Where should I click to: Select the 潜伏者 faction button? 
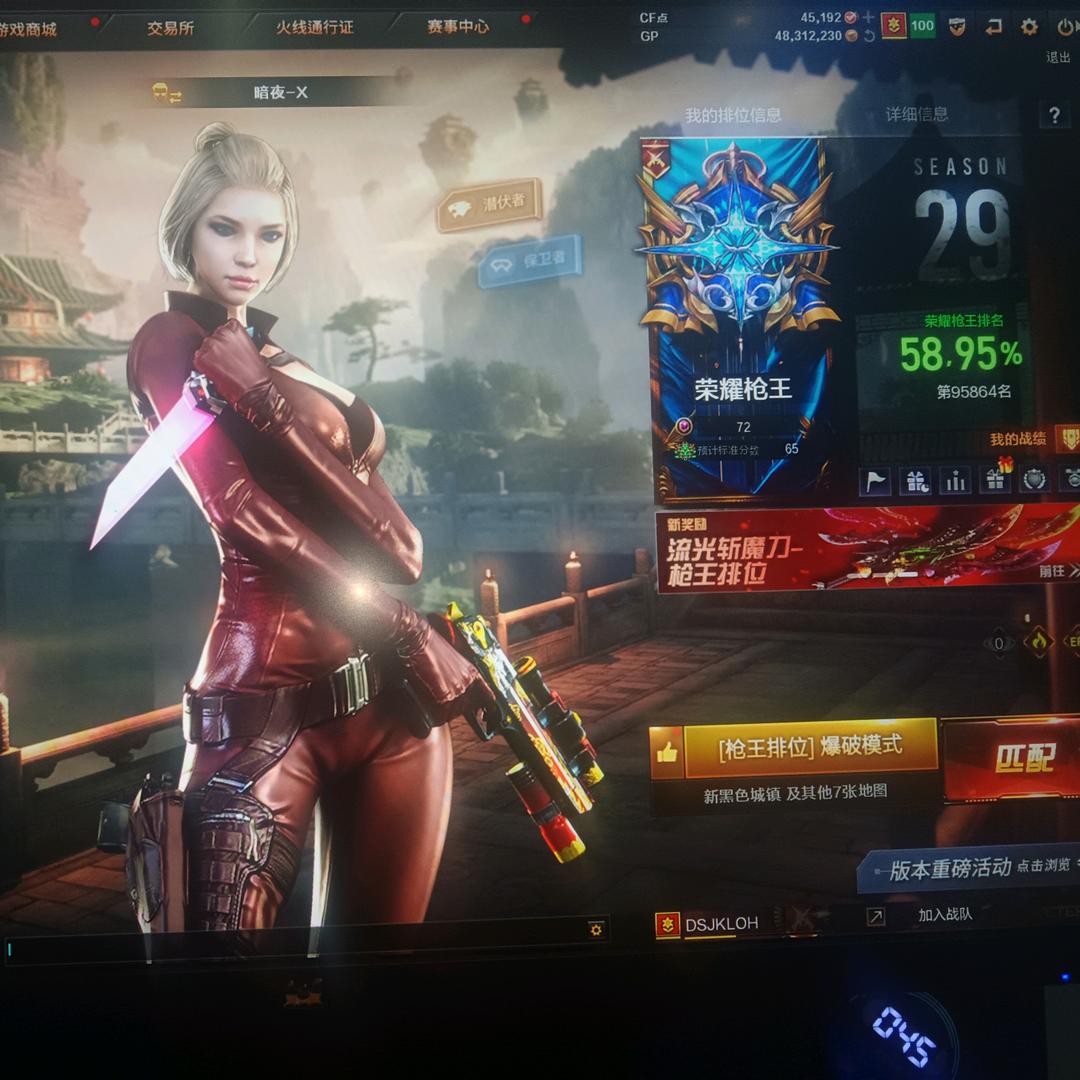point(489,203)
